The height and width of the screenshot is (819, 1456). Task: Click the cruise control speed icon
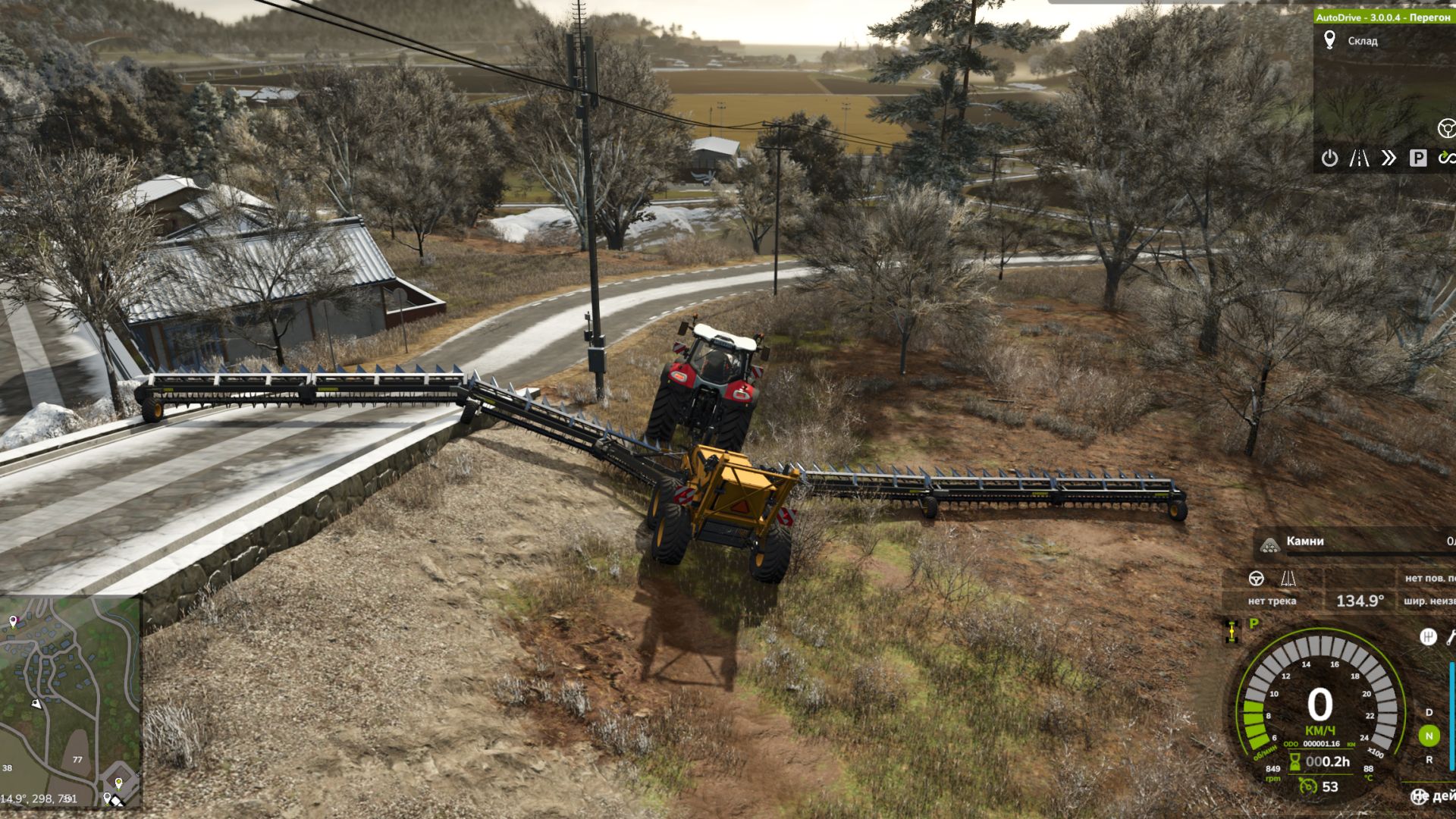click(1307, 786)
